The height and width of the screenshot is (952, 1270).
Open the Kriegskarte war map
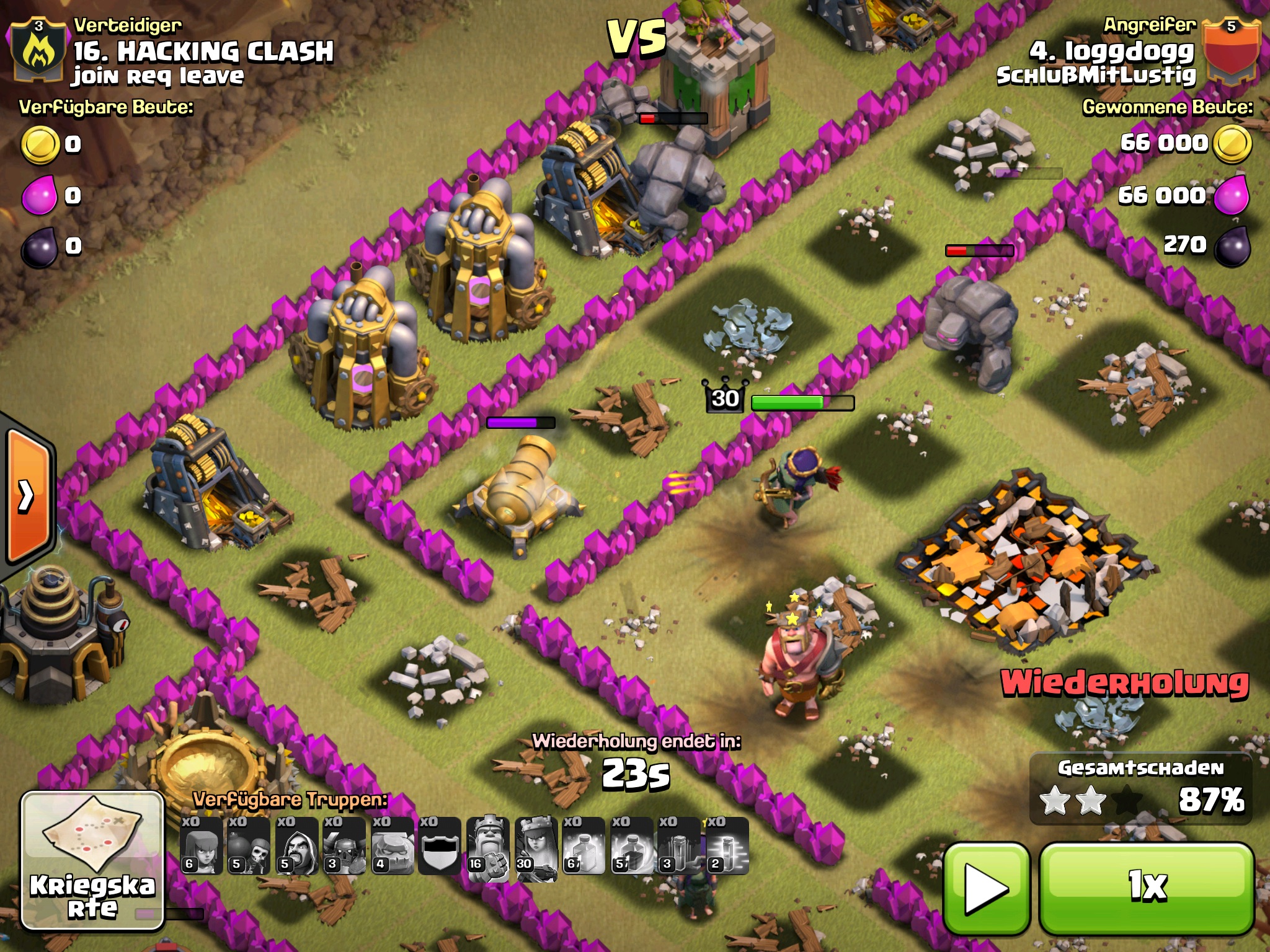pos(92,860)
